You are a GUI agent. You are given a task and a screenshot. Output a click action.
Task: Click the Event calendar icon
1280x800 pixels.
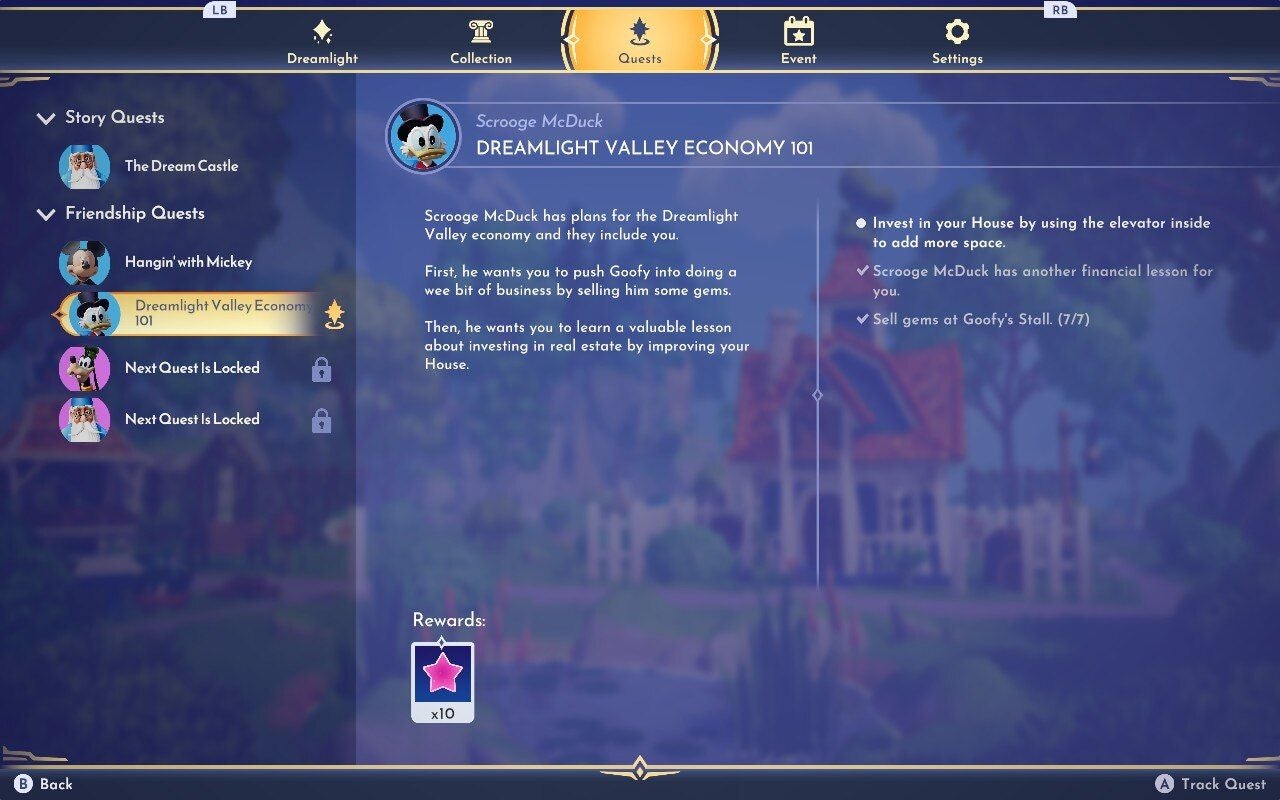[x=798, y=33]
